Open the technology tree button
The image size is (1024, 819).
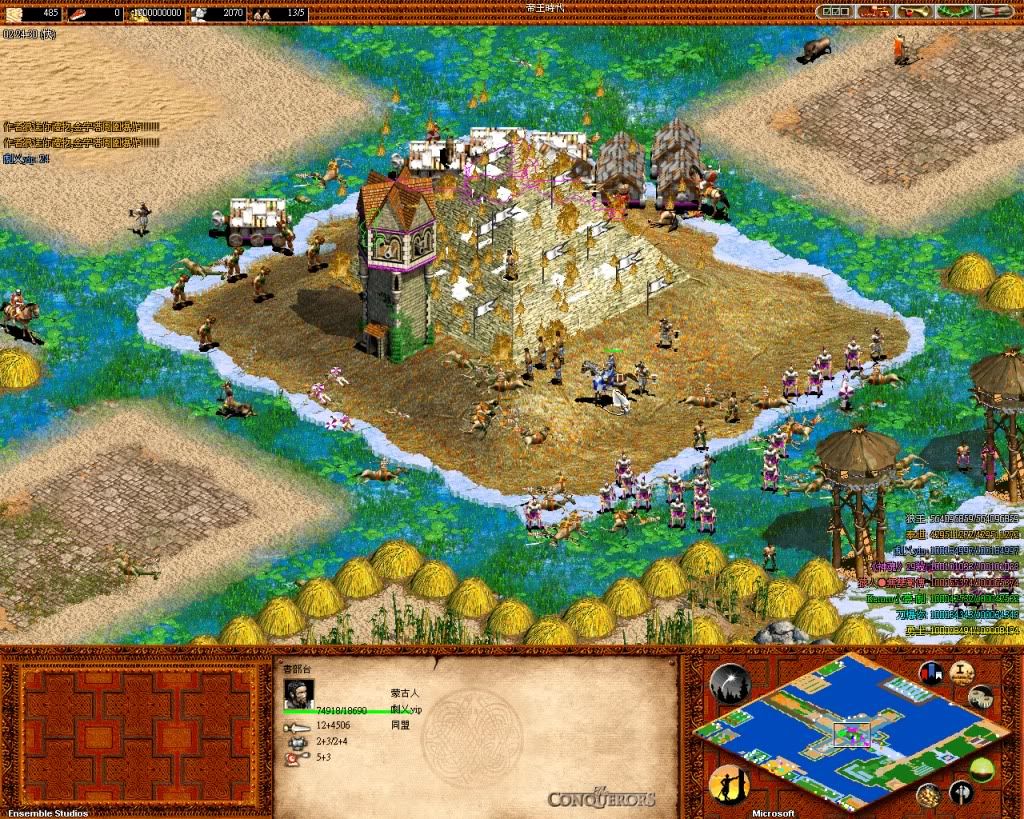click(876, 12)
